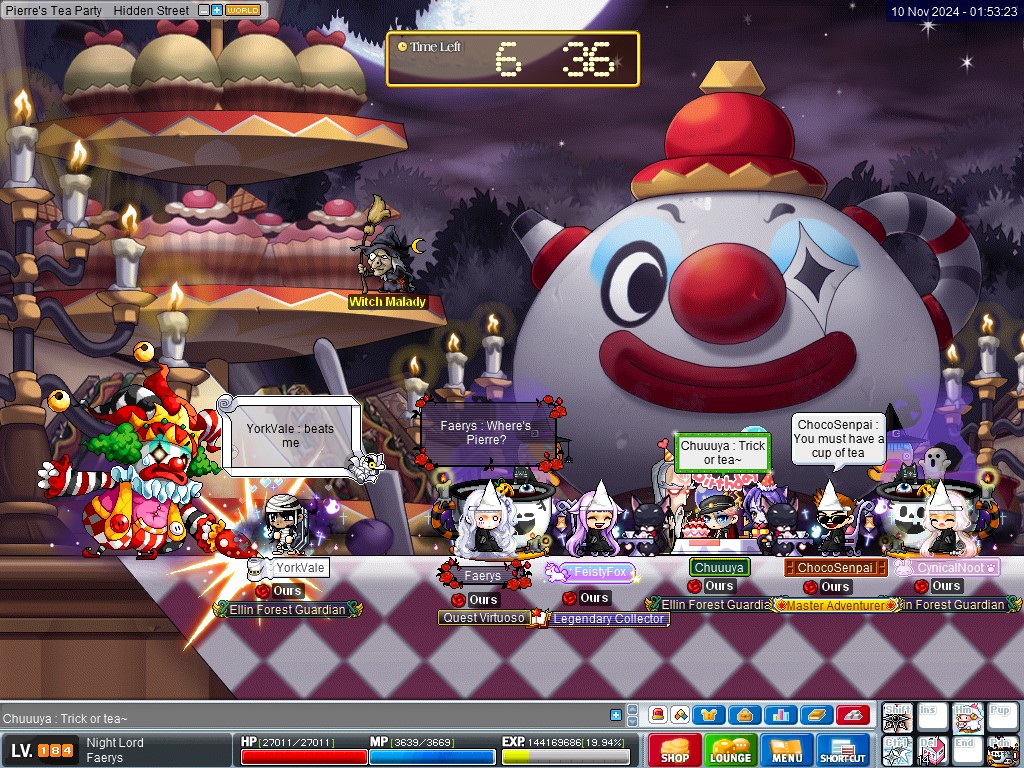Click the red keyboard-settings icon
Screen dimensions: 1024x768
pos(852,715)
